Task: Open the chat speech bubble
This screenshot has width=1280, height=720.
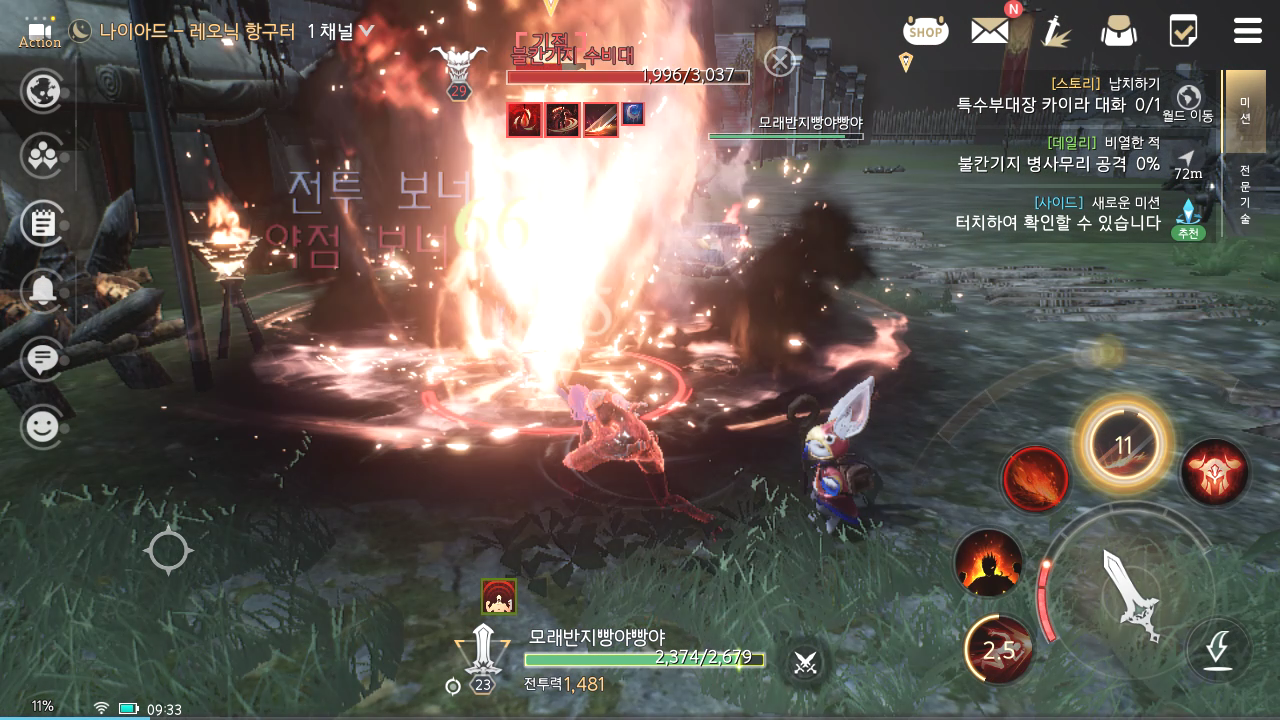Action: [42, 358]
